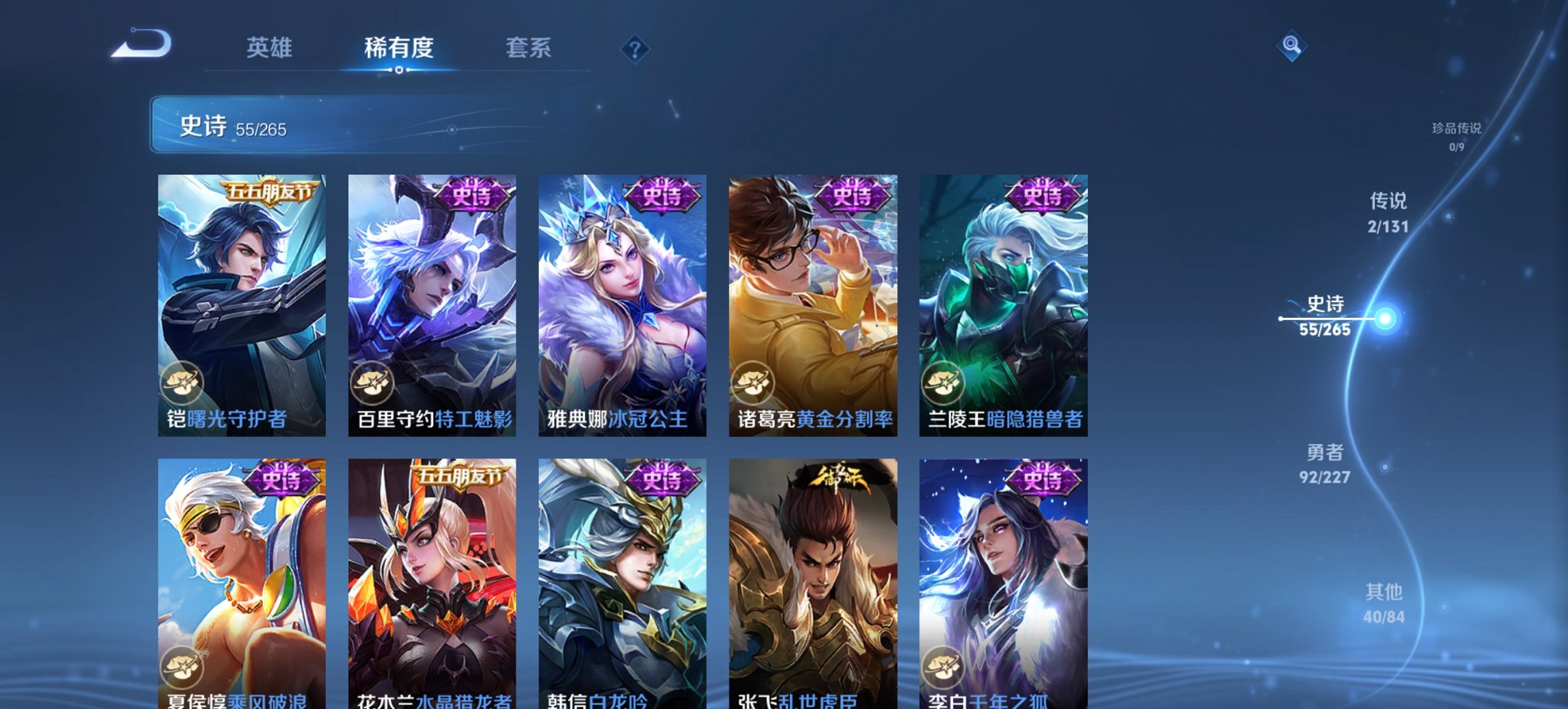Click the star badge on 铠's skin card
The image size is (1568, 709).
(x=183, y=384)
